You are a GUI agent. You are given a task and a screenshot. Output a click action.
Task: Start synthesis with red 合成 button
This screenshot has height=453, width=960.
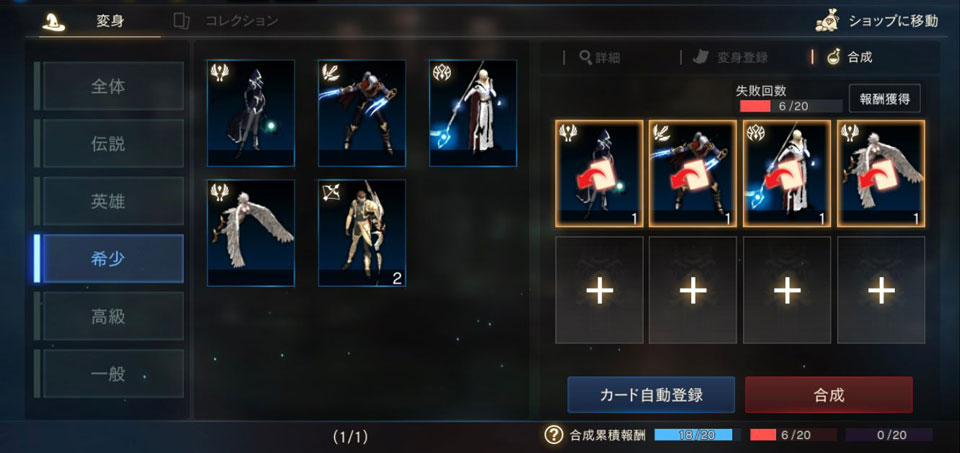828,395
